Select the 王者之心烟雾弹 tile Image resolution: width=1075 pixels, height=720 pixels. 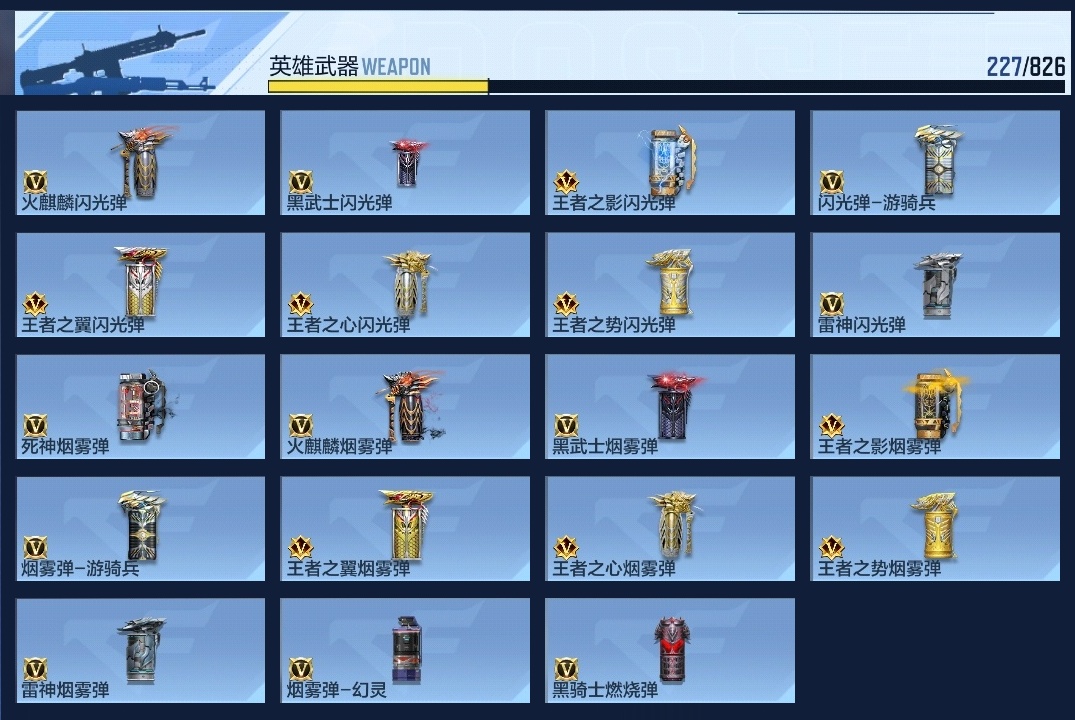(x=670, y=529)
